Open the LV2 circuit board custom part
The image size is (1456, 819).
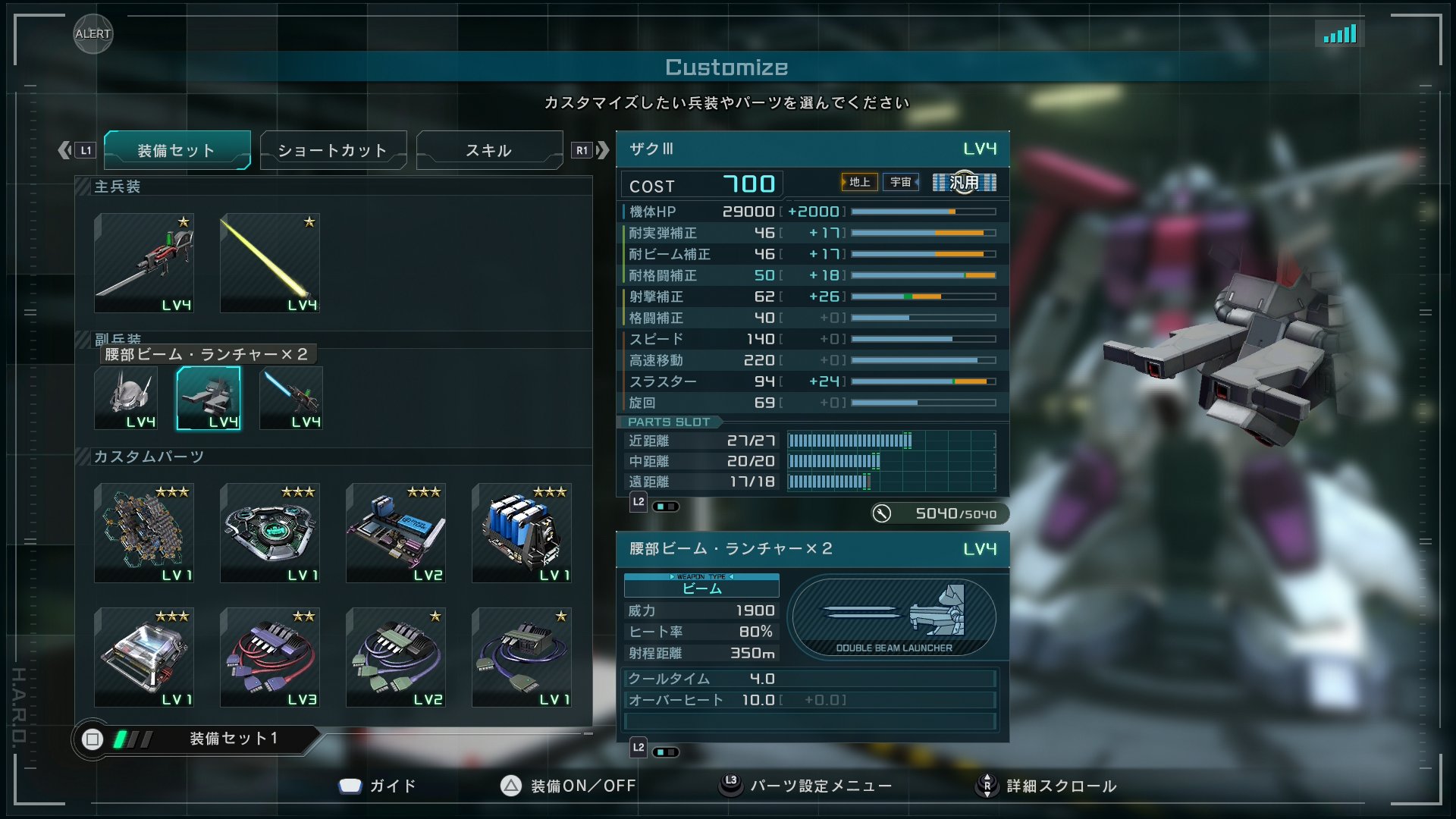396,533
